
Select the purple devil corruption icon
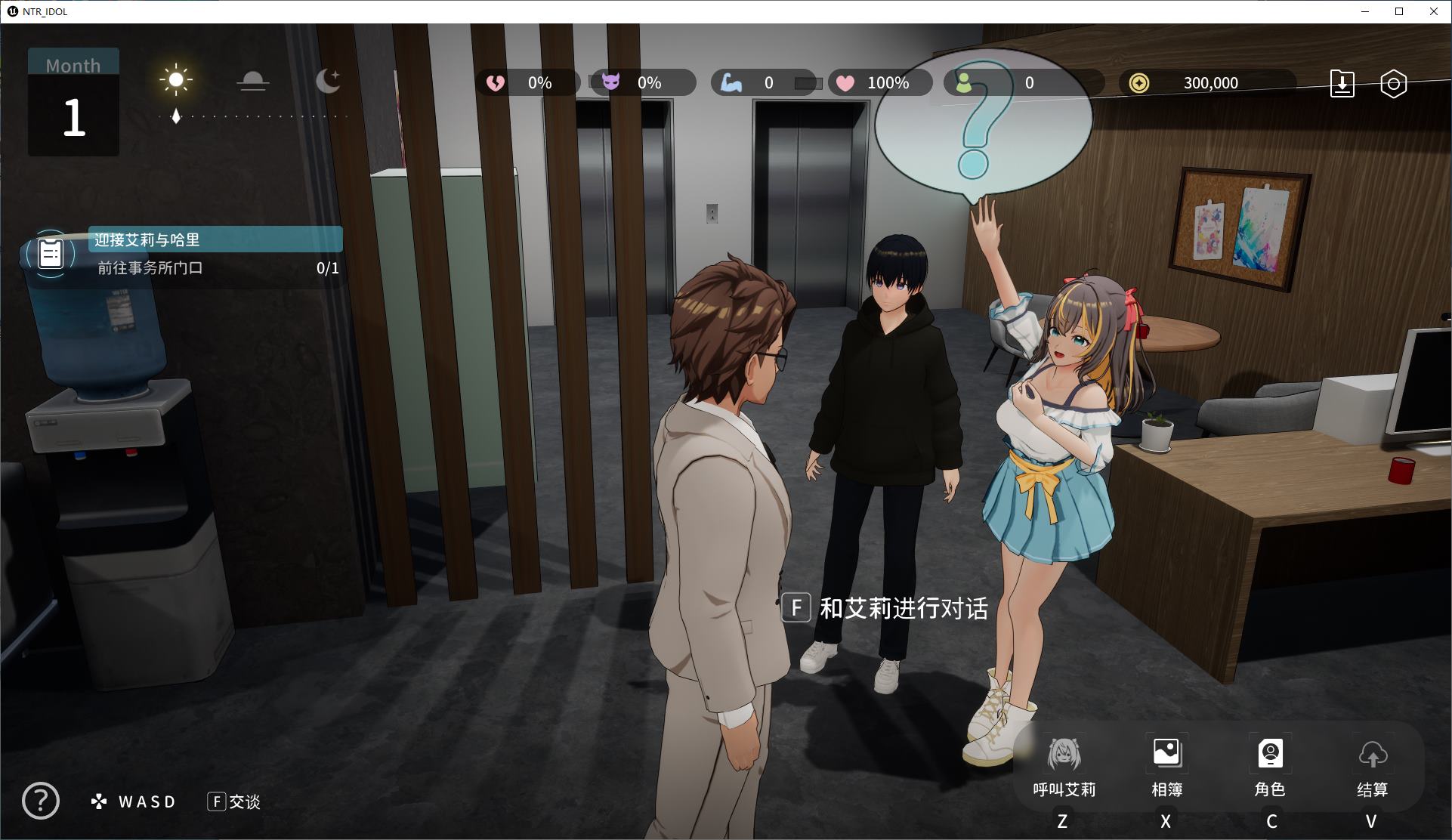611,83
